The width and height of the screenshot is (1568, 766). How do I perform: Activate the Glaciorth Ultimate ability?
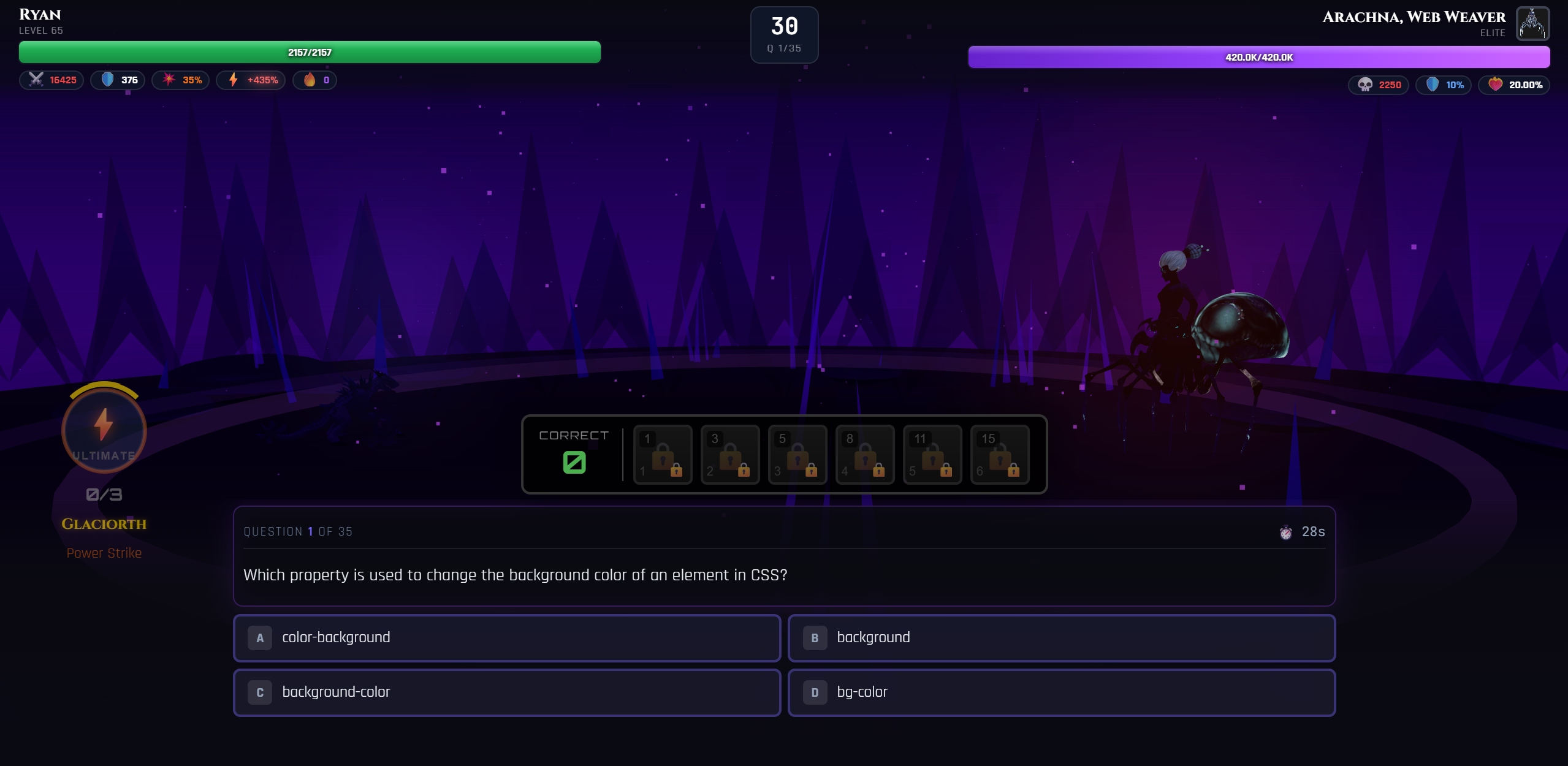point(104,430)
